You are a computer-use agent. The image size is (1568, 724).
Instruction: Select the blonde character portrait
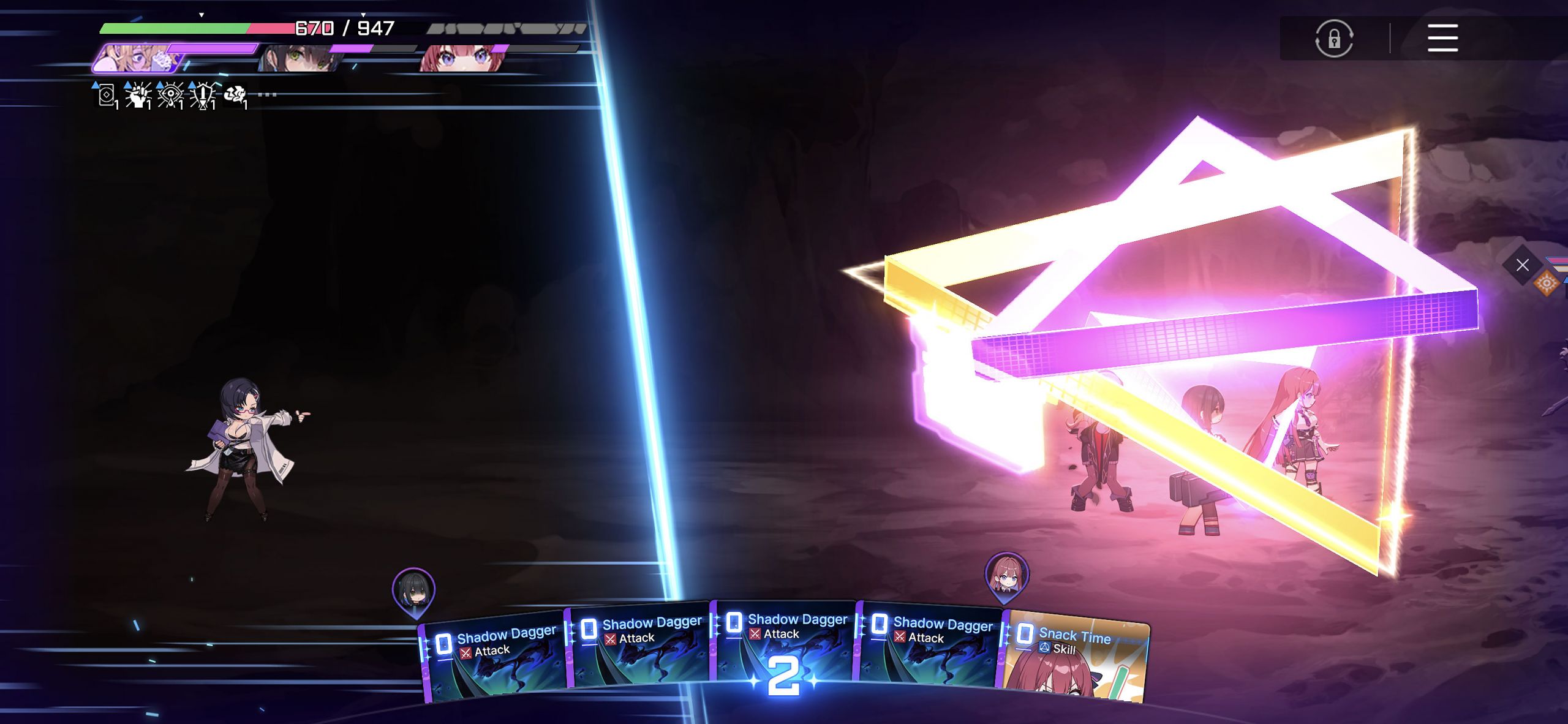point(138,58)
